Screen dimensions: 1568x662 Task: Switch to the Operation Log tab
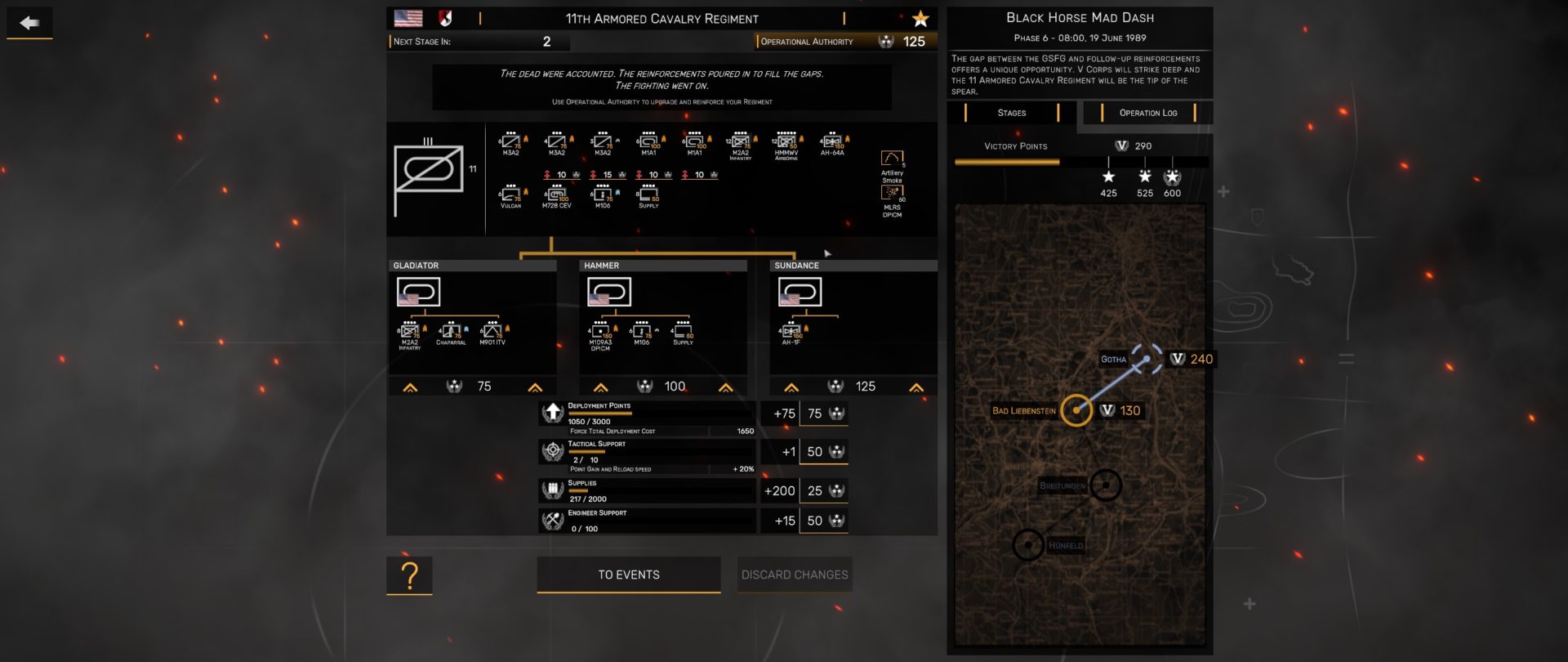1147,113
